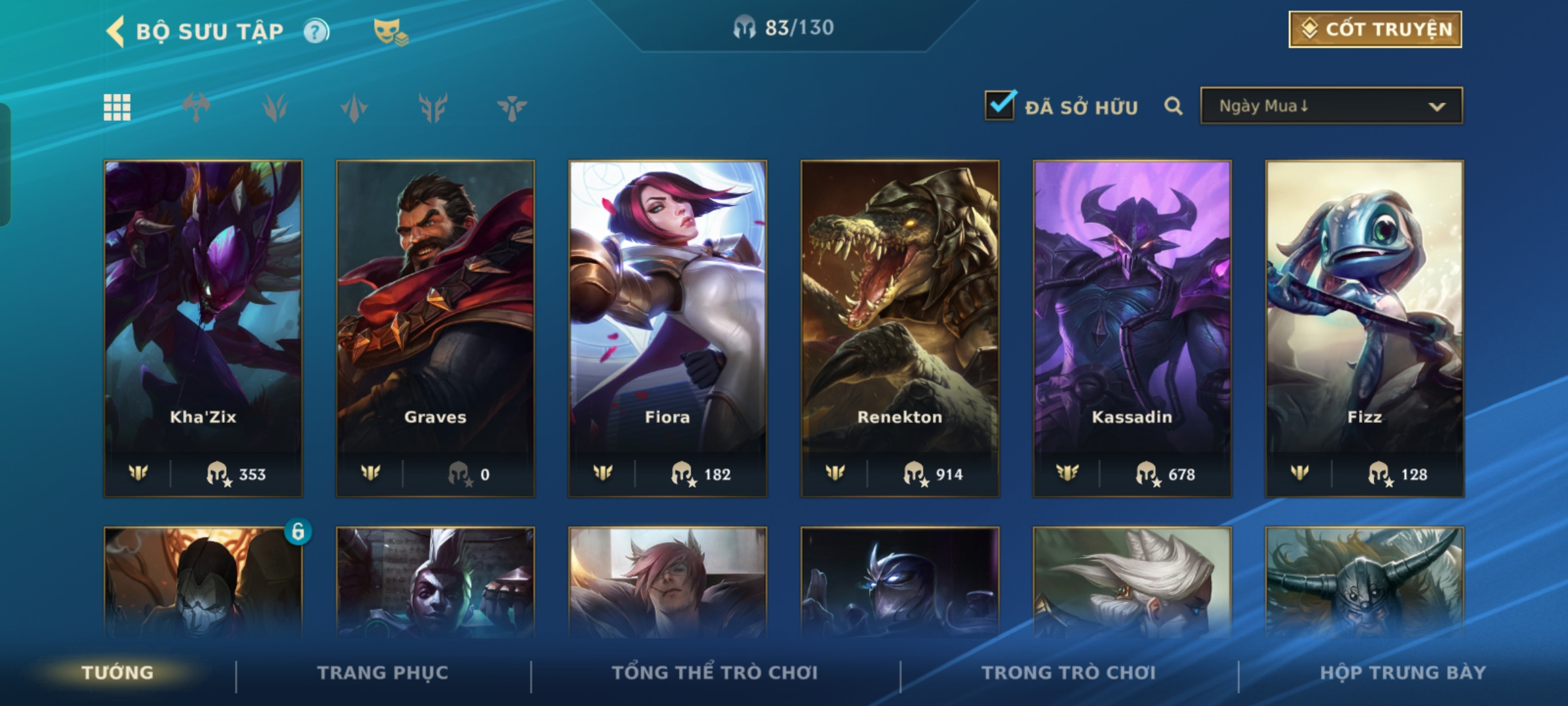Click the magnifying glass search icon
This screenshot has width=1568, height=706.
click(x=1173, y=106)
